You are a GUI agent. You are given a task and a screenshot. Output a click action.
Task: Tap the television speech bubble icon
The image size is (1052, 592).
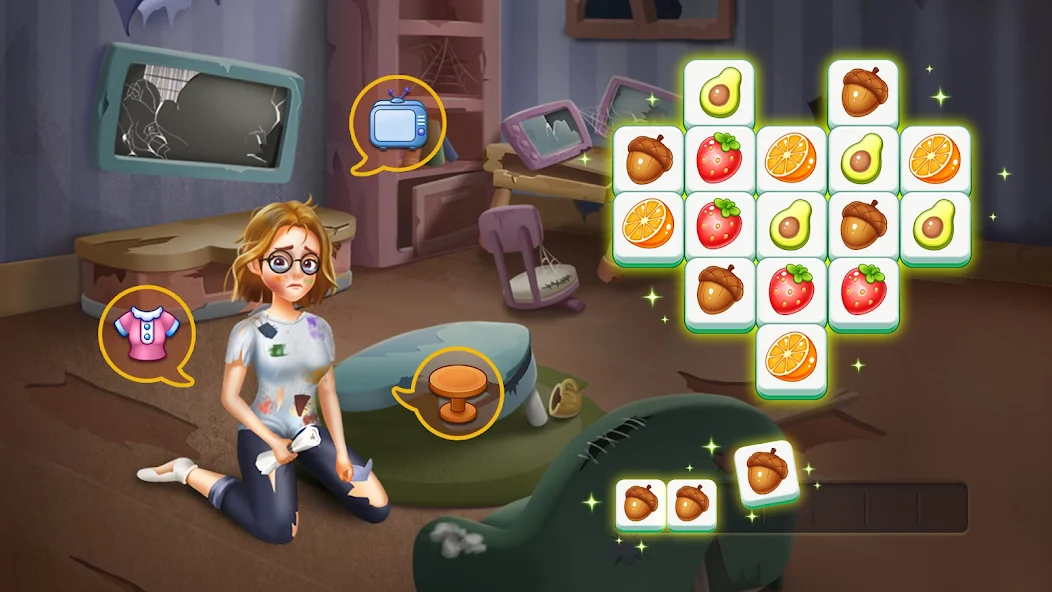pyautogui.click(x=397, y=122)
